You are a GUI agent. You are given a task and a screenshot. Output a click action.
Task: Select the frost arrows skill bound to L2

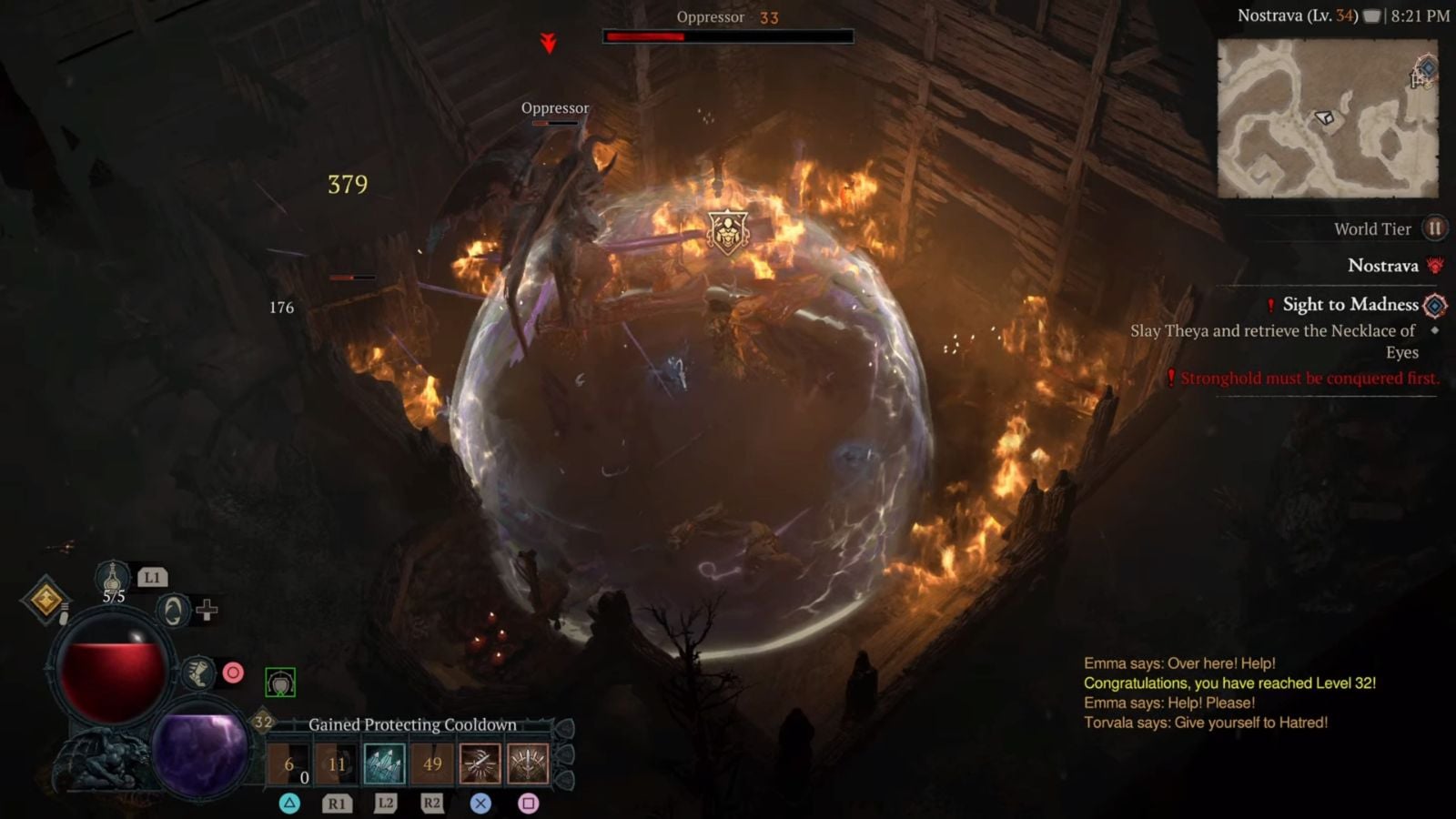385,764
